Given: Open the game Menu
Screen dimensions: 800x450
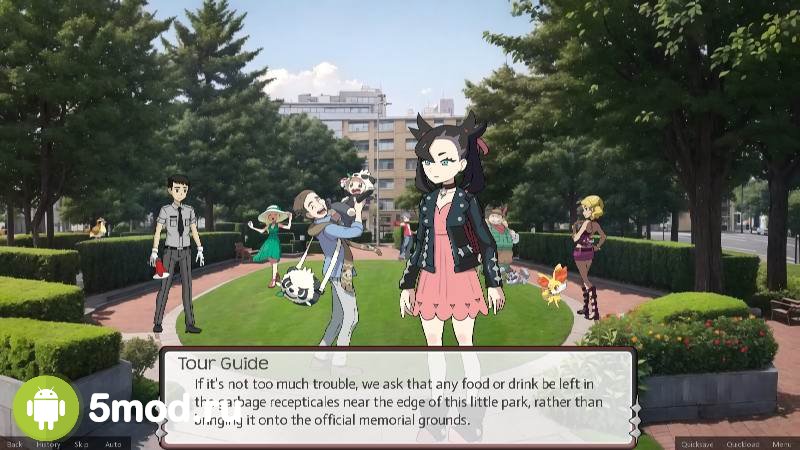Looking at the screenshot, I should click(780, 444).
